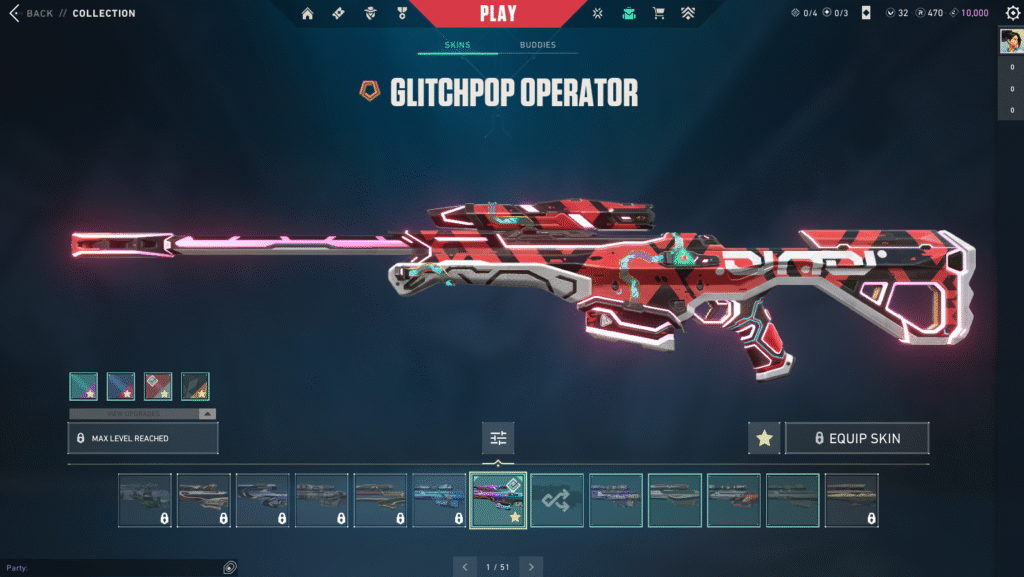The height and width of the screenshot is (577, 1024).
Task: Select the random shuffle skin tile
Action: click(x=557, y=499)
